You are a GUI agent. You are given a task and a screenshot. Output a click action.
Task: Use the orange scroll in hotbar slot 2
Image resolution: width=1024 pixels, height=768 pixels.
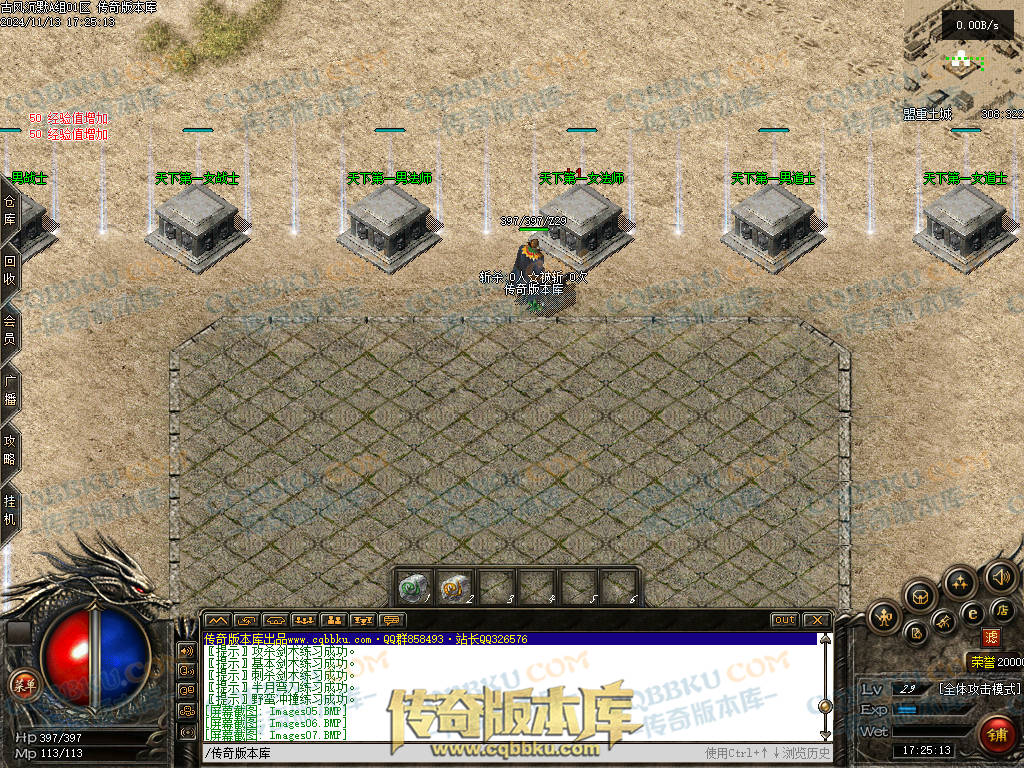click(455, 585)
